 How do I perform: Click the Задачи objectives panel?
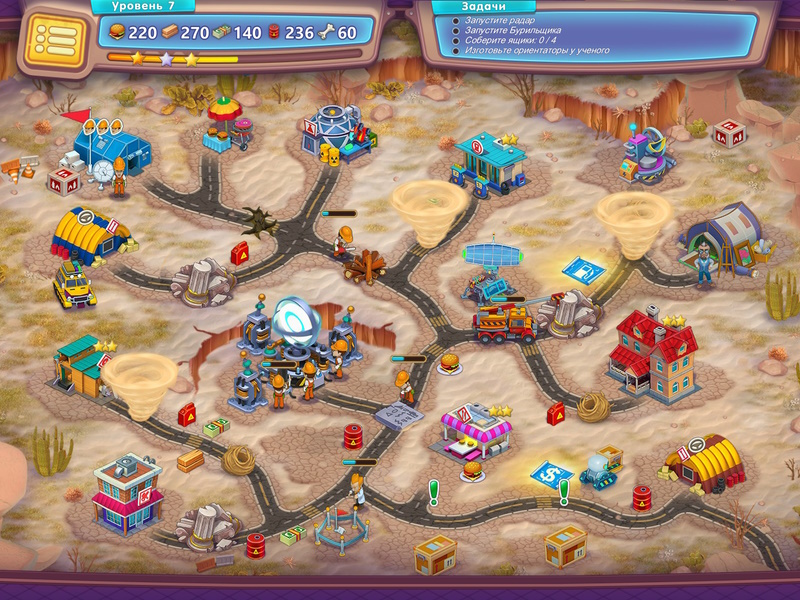[x=590, y=32]
